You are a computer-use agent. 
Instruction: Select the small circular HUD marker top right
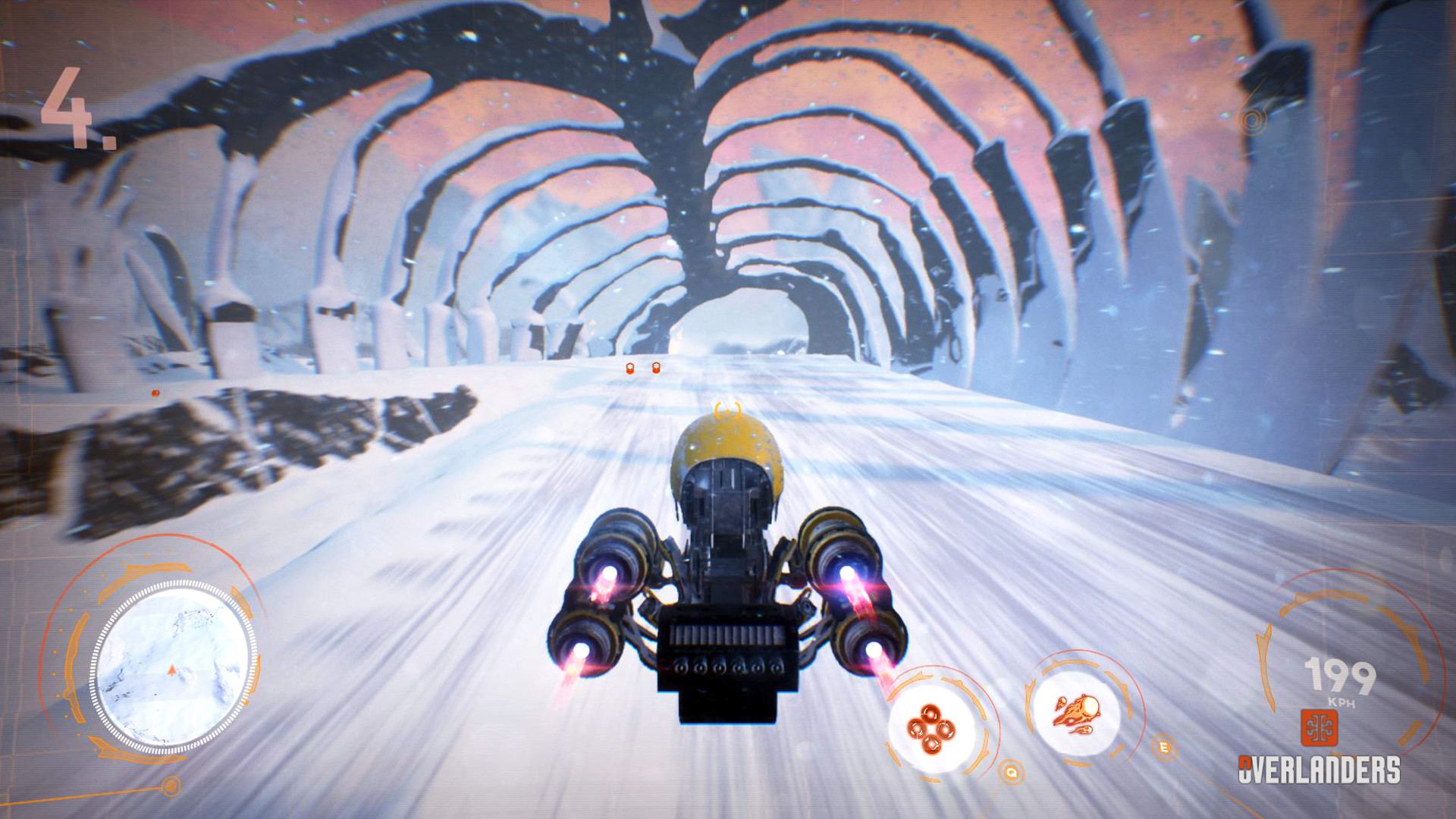pos(1252,119)
